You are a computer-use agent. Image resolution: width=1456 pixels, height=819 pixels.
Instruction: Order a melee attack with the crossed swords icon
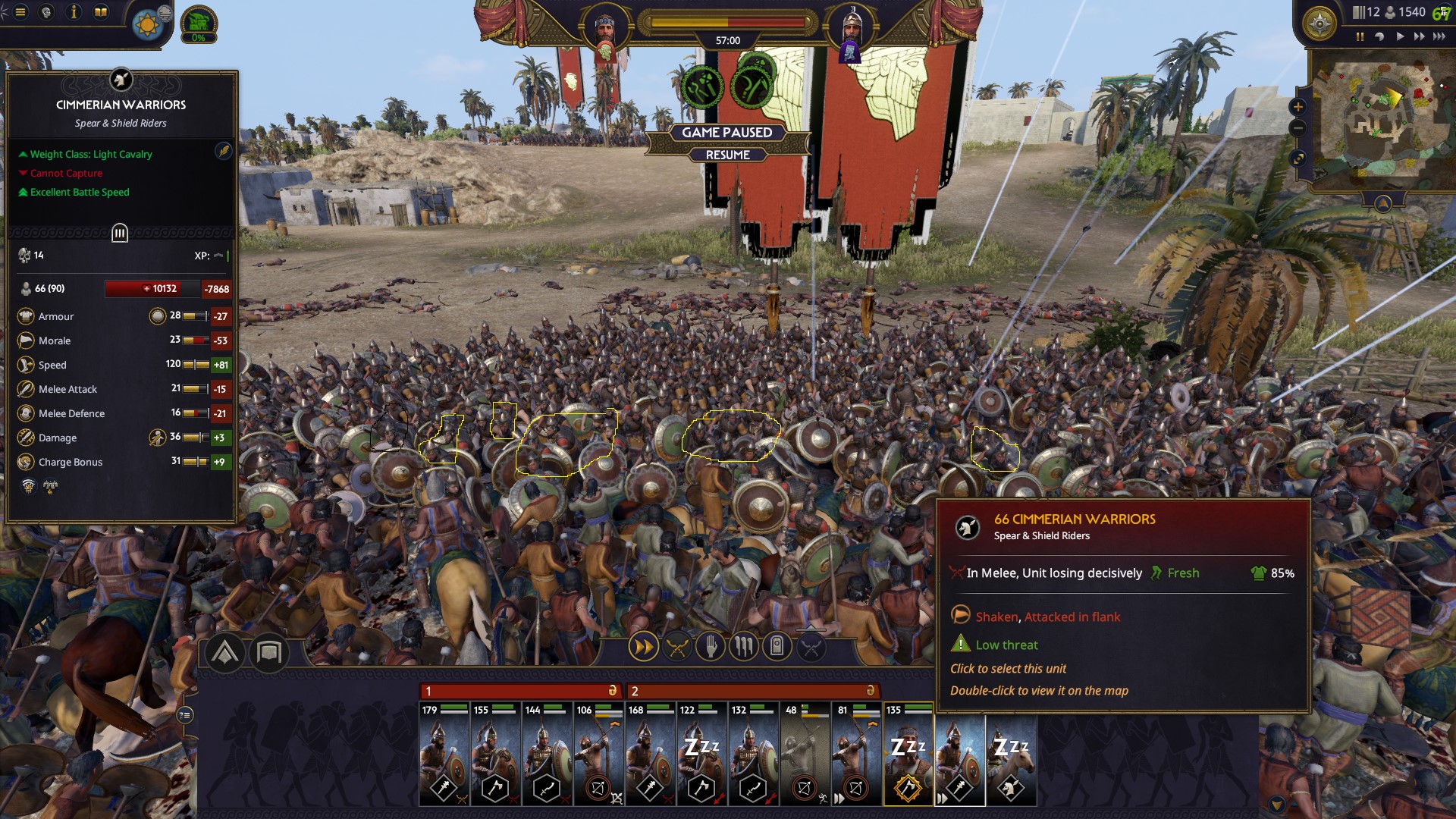coord(679,647)
